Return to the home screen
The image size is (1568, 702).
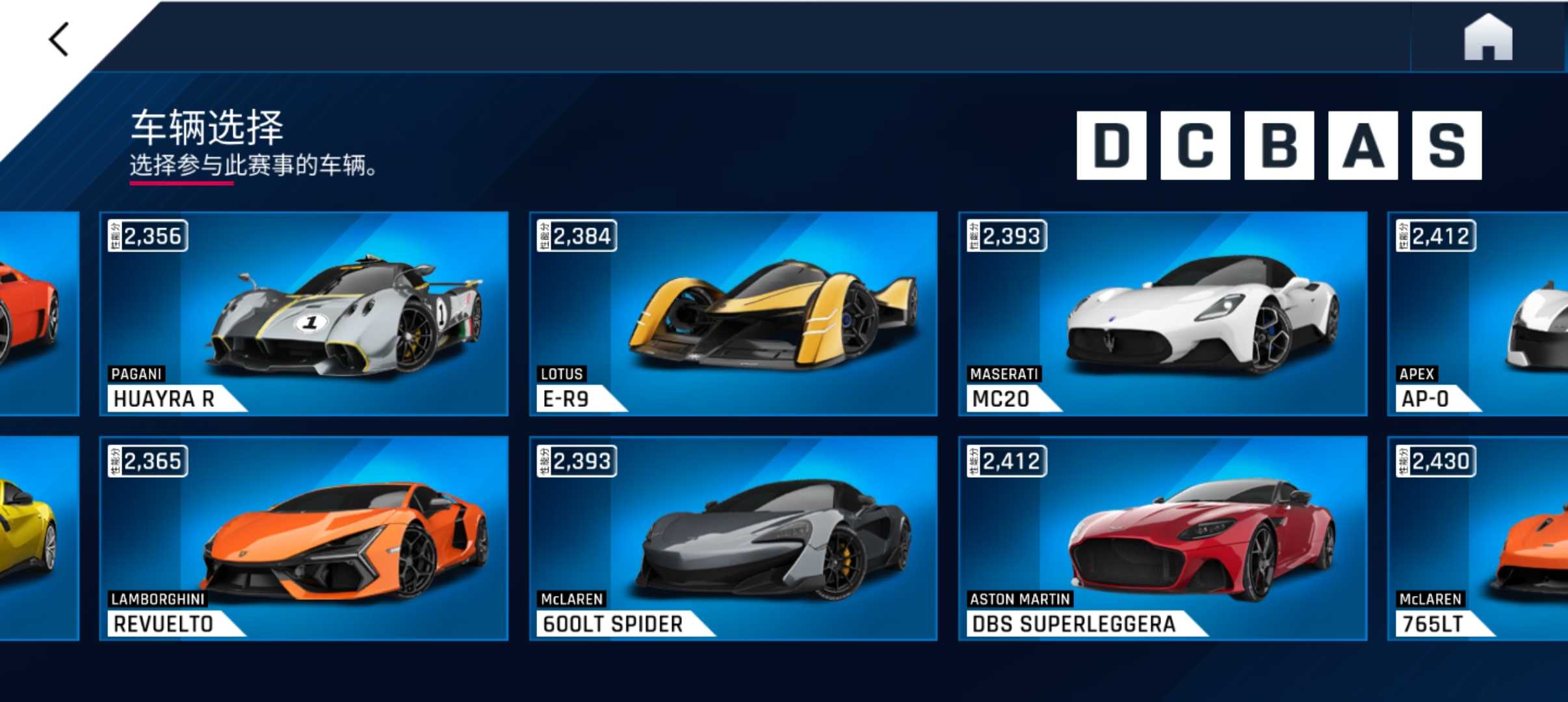click(x=1487, y=38)
